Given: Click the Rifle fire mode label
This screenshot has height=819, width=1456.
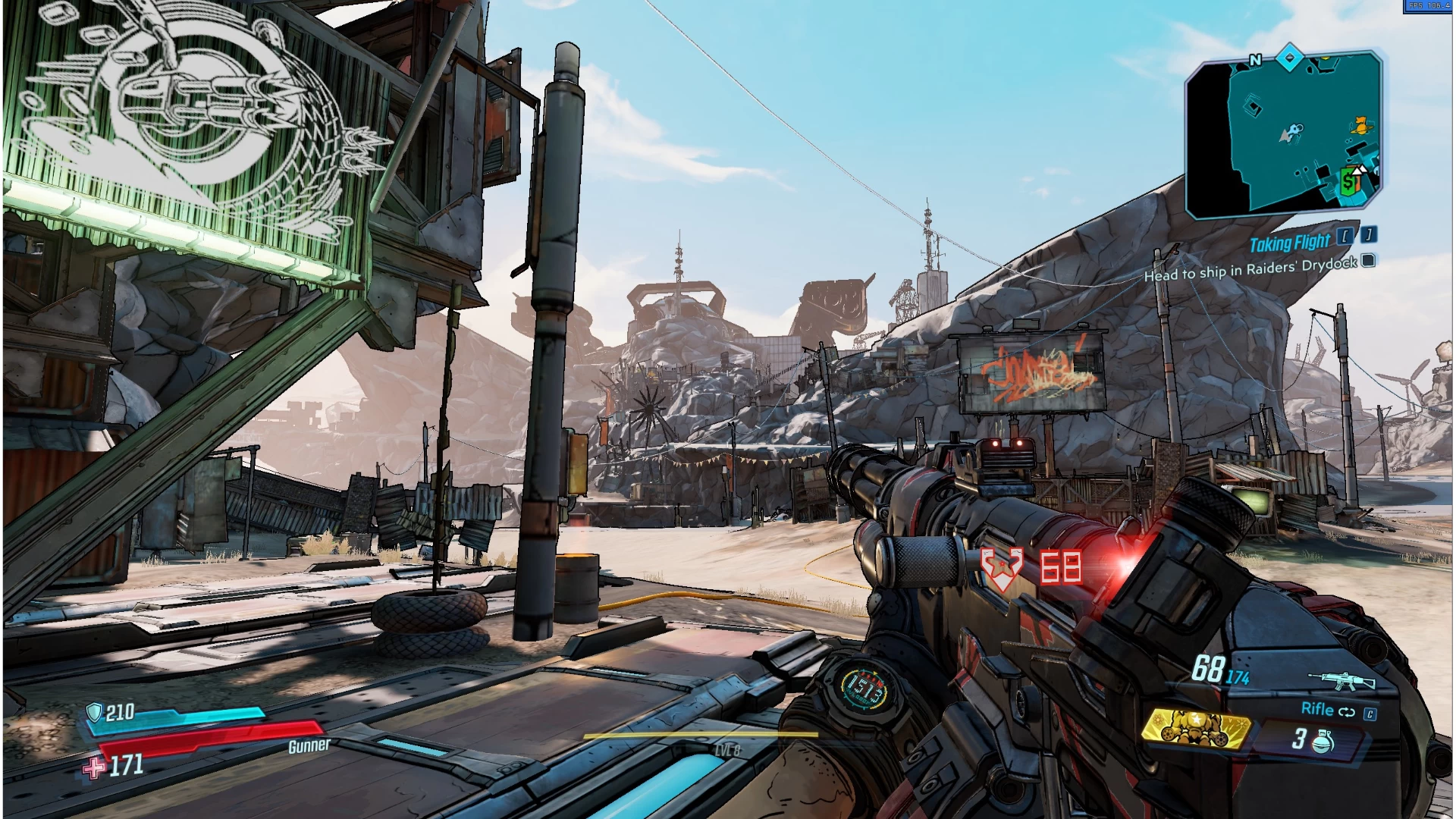Looking at the screenshot, I should (x=1317, y=709).
